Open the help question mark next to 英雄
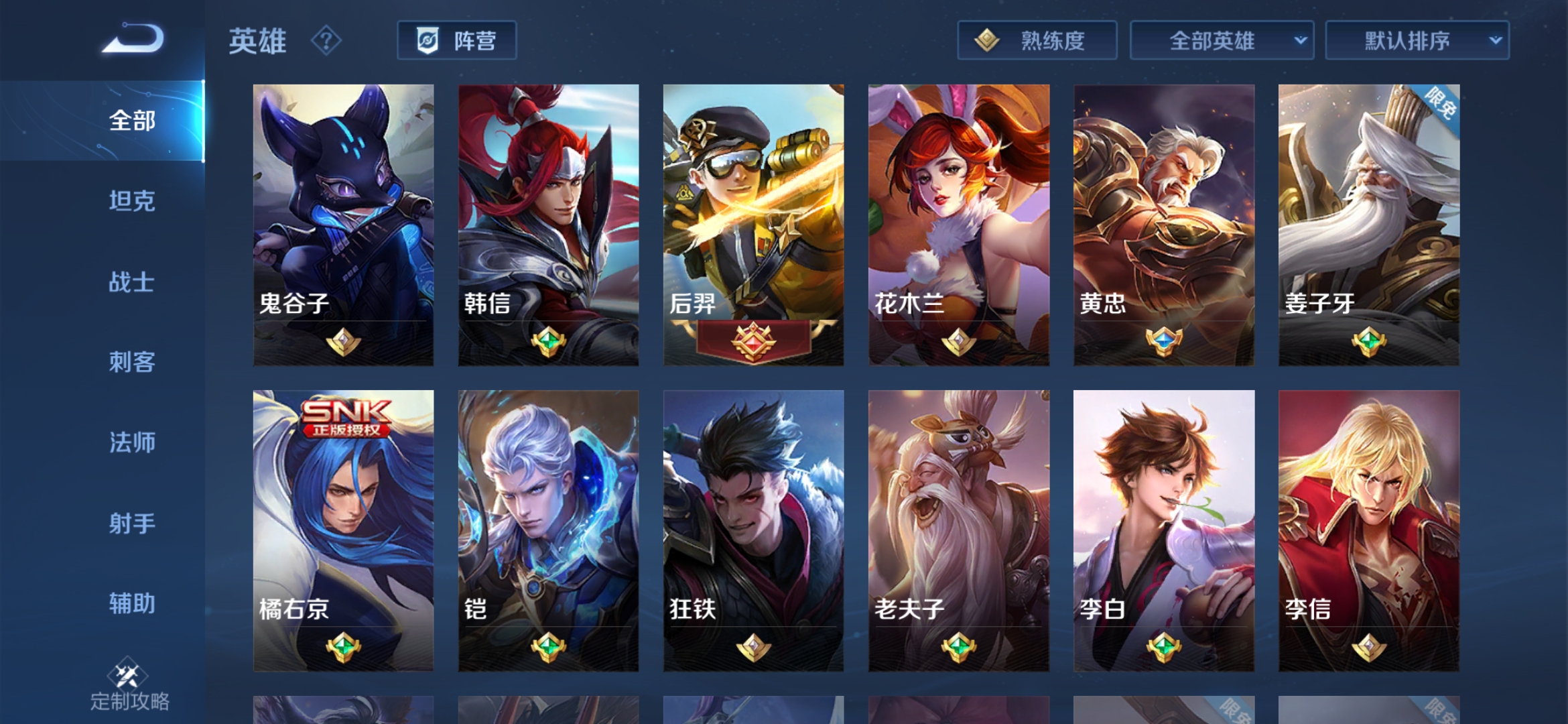Image resolution: width=1568 pixels, height=724 pixels. tap(324, 42)
